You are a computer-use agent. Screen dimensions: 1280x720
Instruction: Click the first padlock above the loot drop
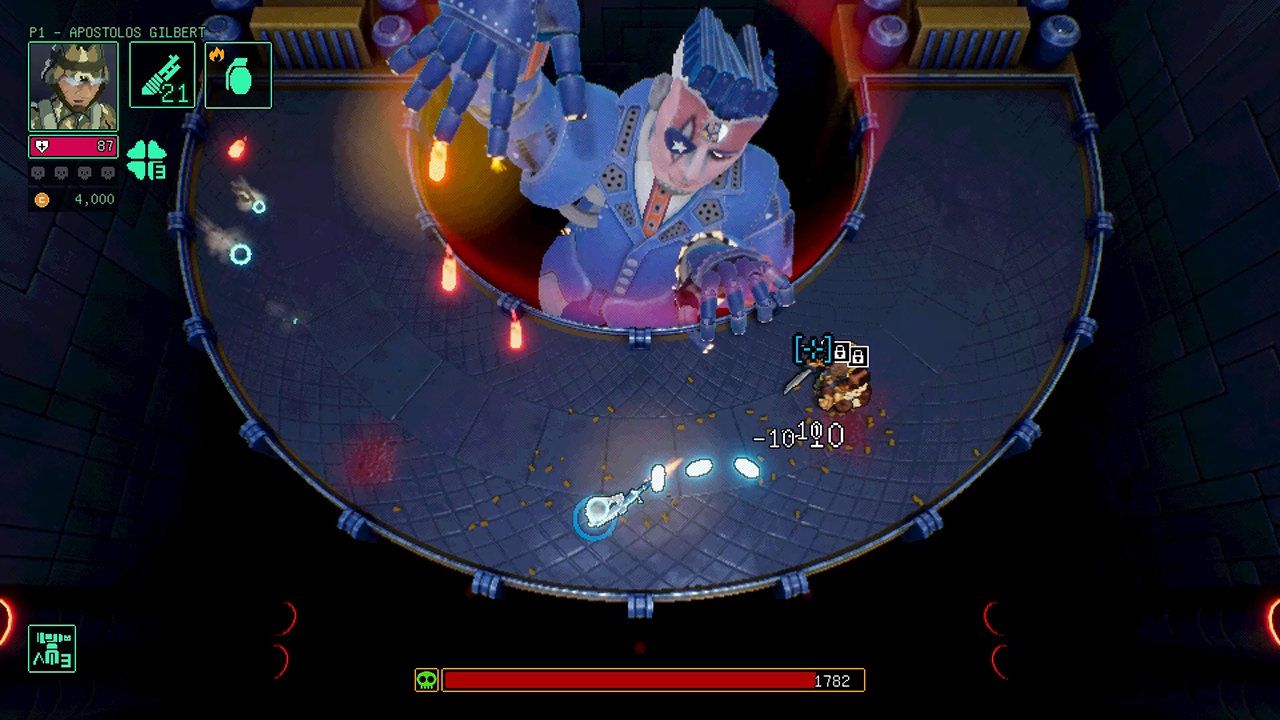(x=841, y=352)
